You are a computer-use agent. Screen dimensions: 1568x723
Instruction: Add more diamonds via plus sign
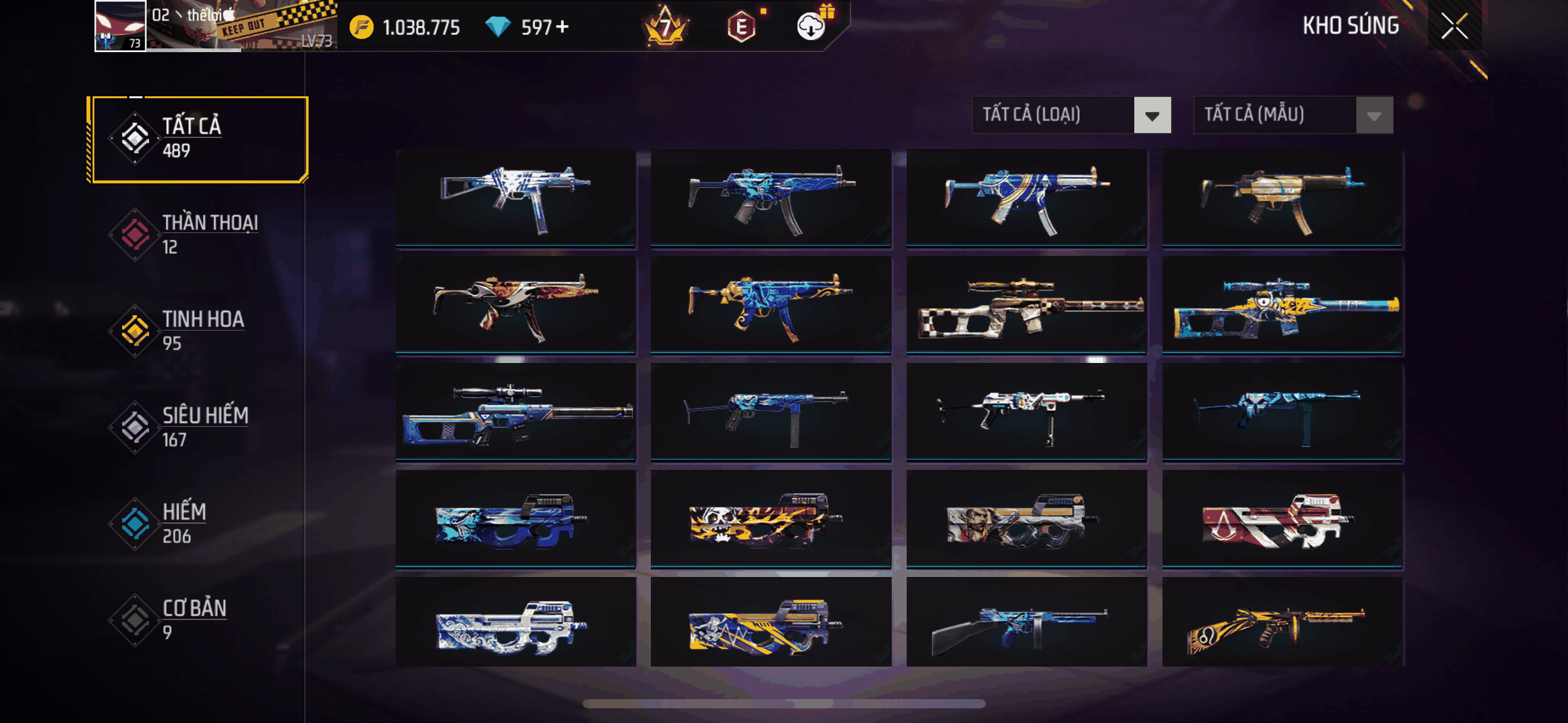563,27
